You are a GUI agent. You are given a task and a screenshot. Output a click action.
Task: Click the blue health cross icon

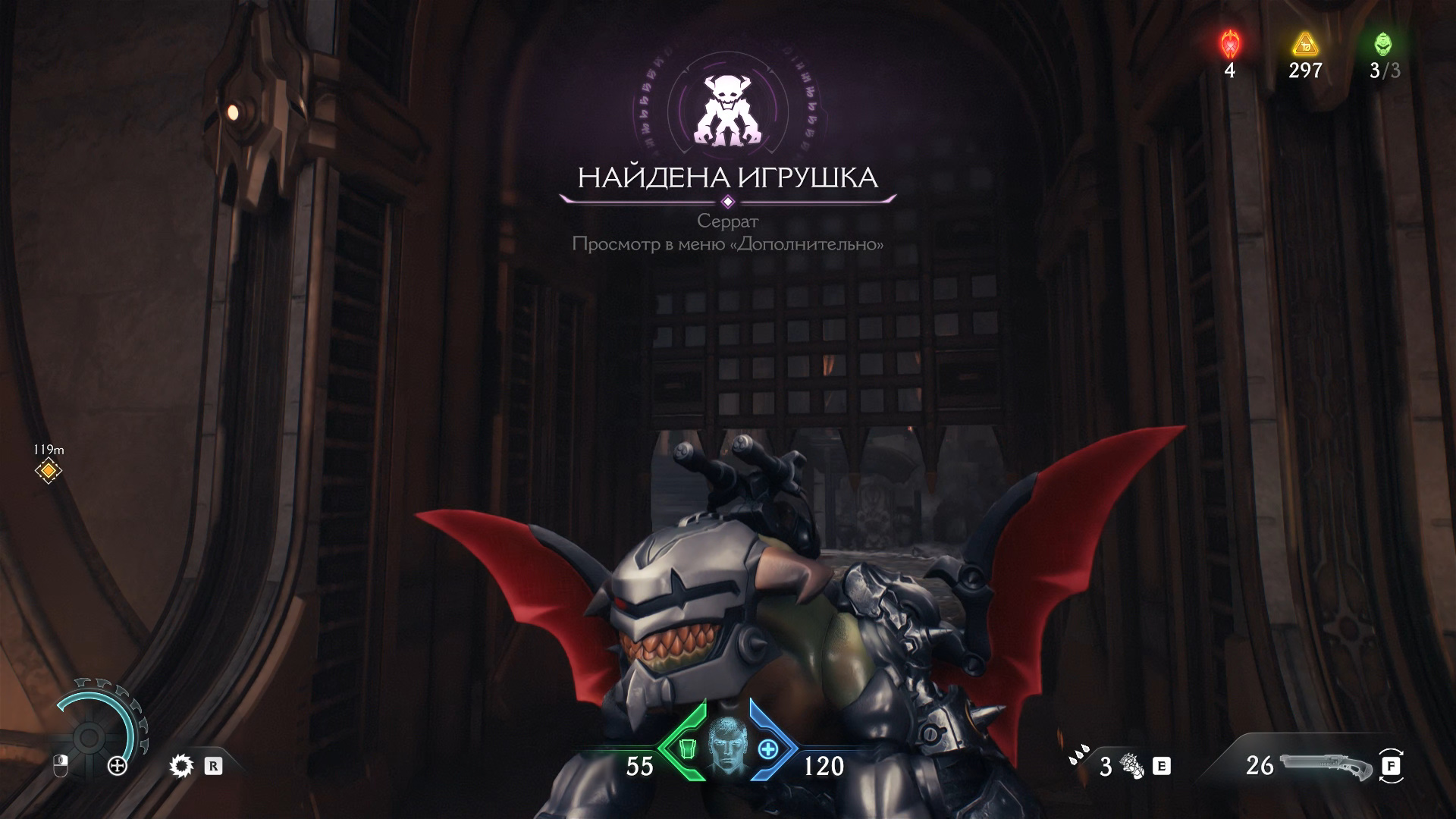[x=768, y=750]
